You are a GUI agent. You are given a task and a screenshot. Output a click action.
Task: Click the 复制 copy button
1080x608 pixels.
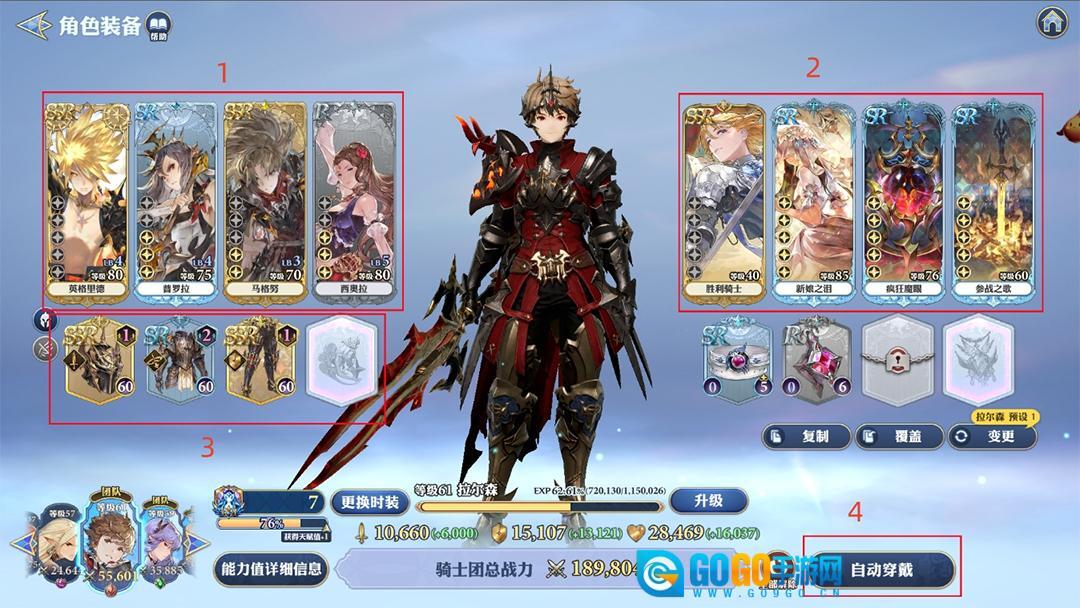click(806, 436)
